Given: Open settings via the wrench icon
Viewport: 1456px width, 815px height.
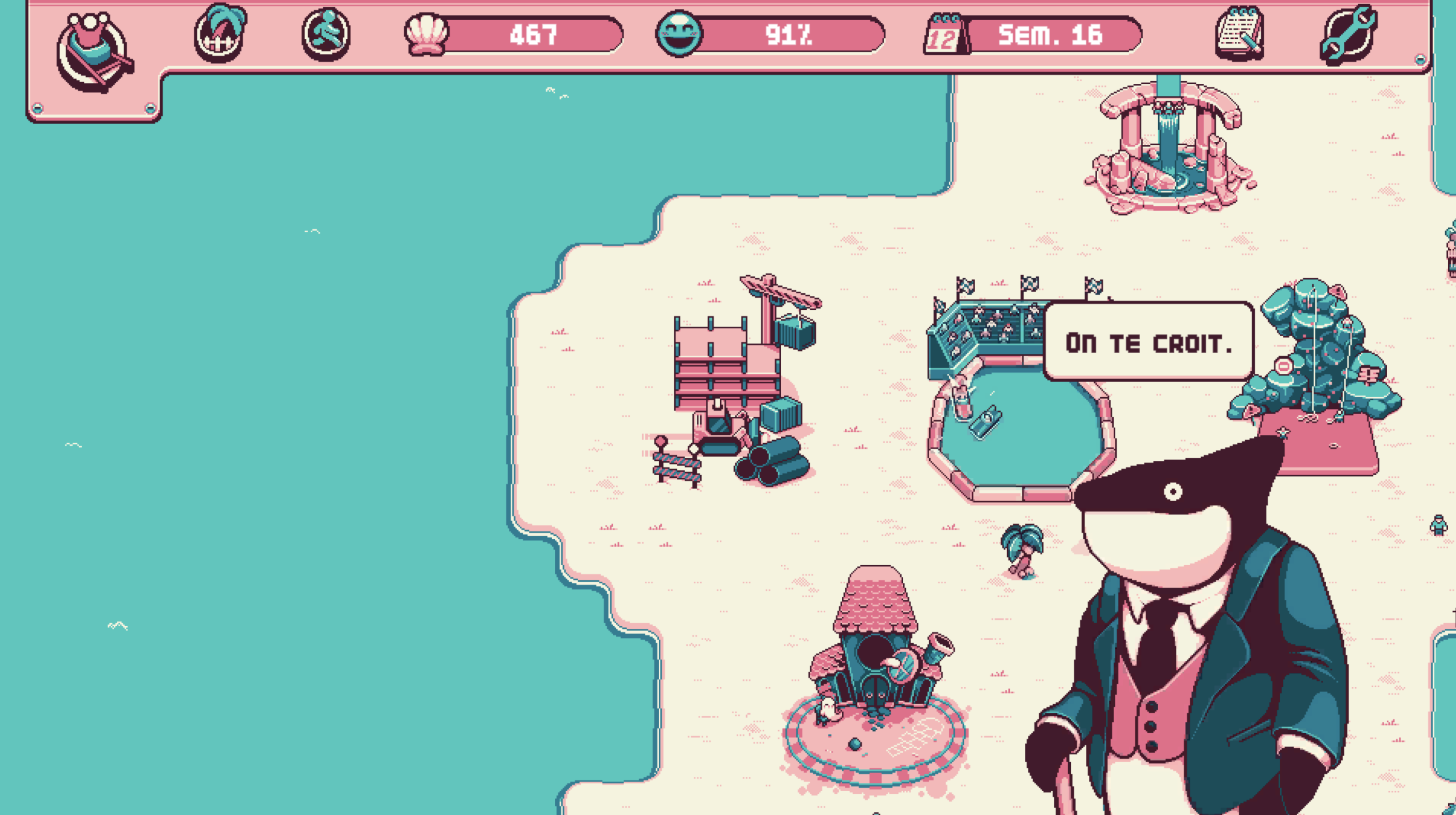Looking at the screenshot, I should pyautogui.click(x=1348, y=34).
